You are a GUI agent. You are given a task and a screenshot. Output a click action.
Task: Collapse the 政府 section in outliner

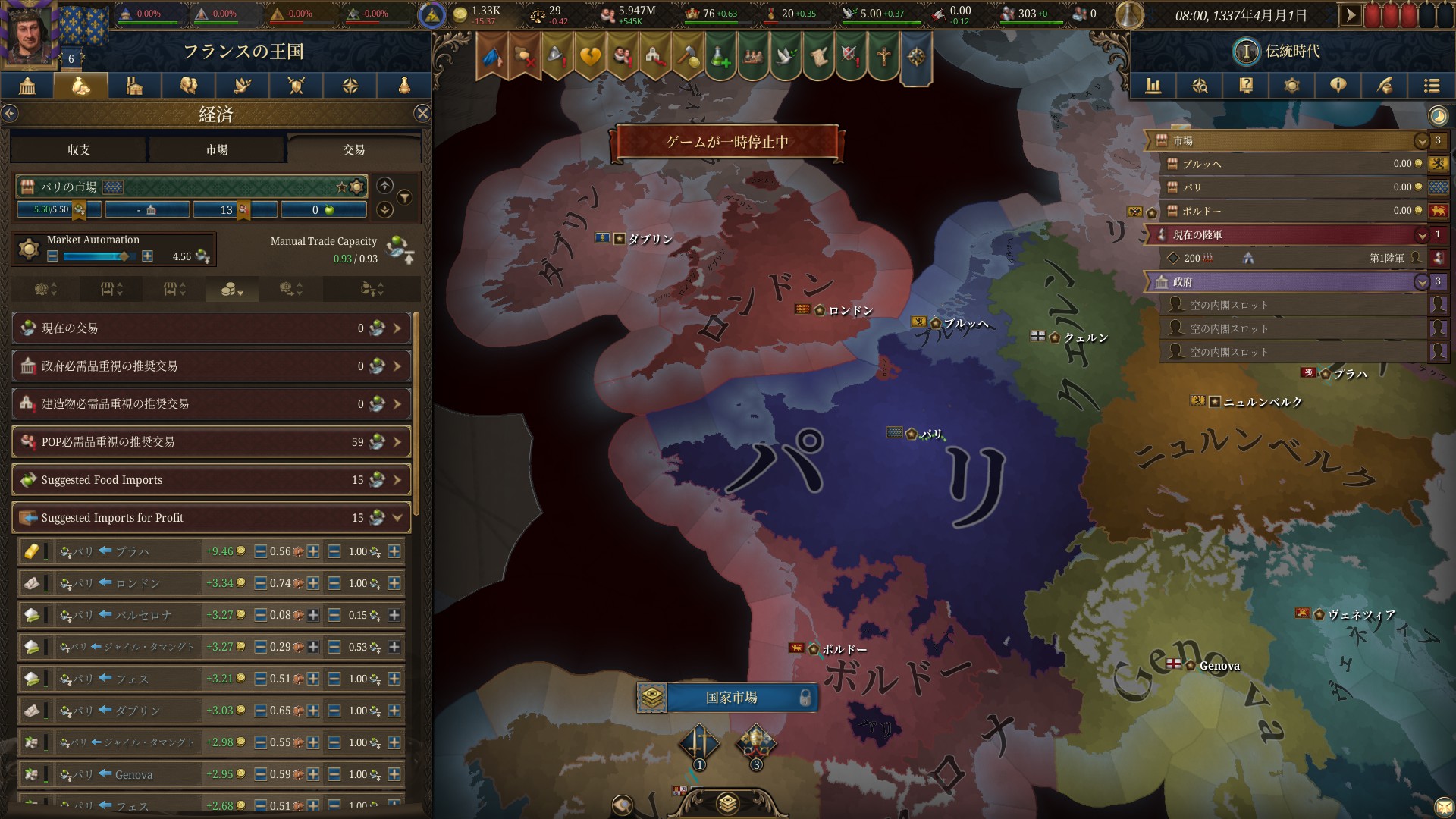coord(1423,282)
